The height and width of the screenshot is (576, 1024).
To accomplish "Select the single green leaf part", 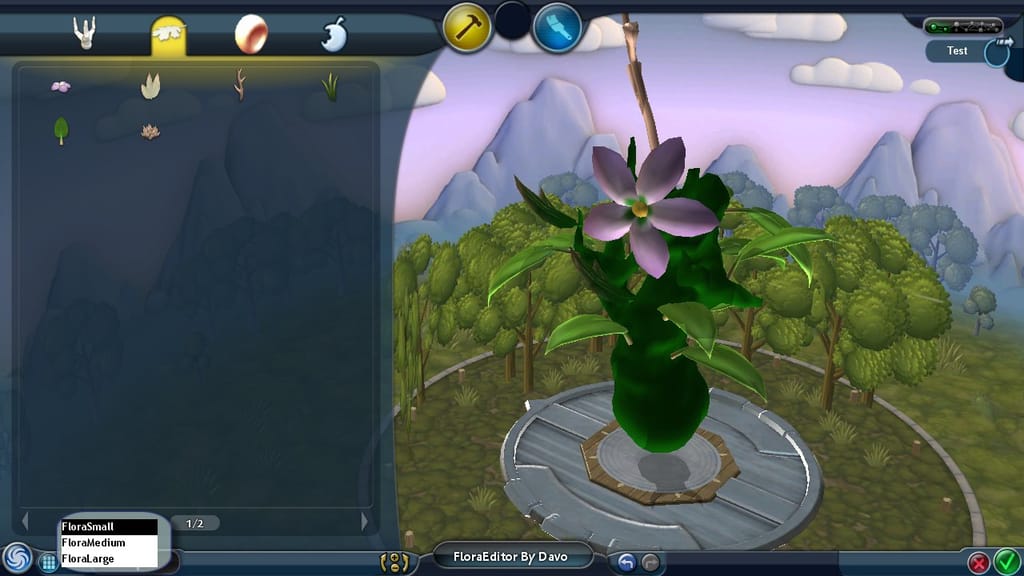I will (x=61, y=131).
